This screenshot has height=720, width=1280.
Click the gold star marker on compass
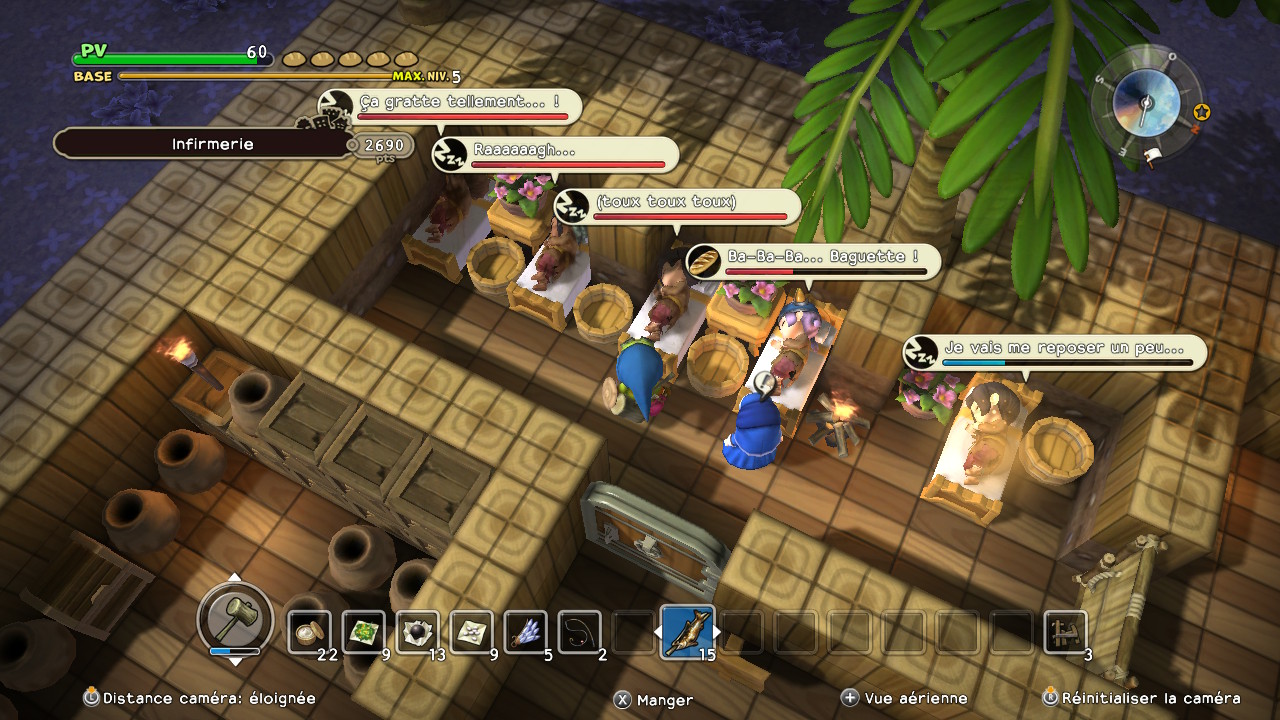click(1202, 112)
